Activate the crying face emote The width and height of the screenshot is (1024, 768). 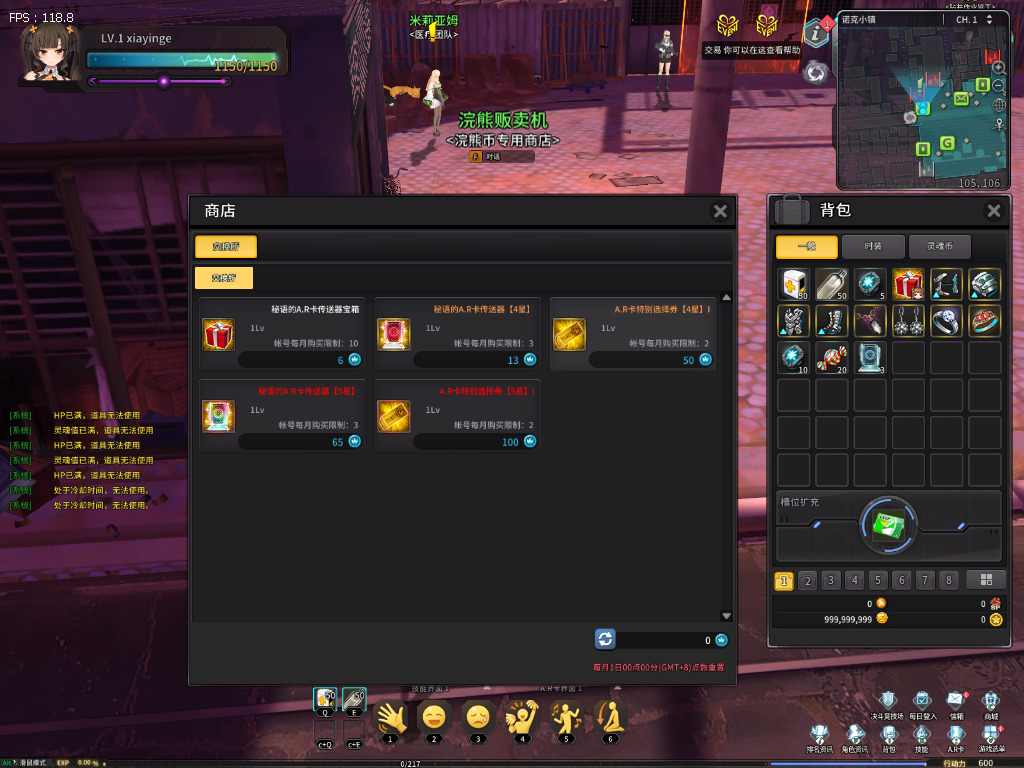pos(477,718)
